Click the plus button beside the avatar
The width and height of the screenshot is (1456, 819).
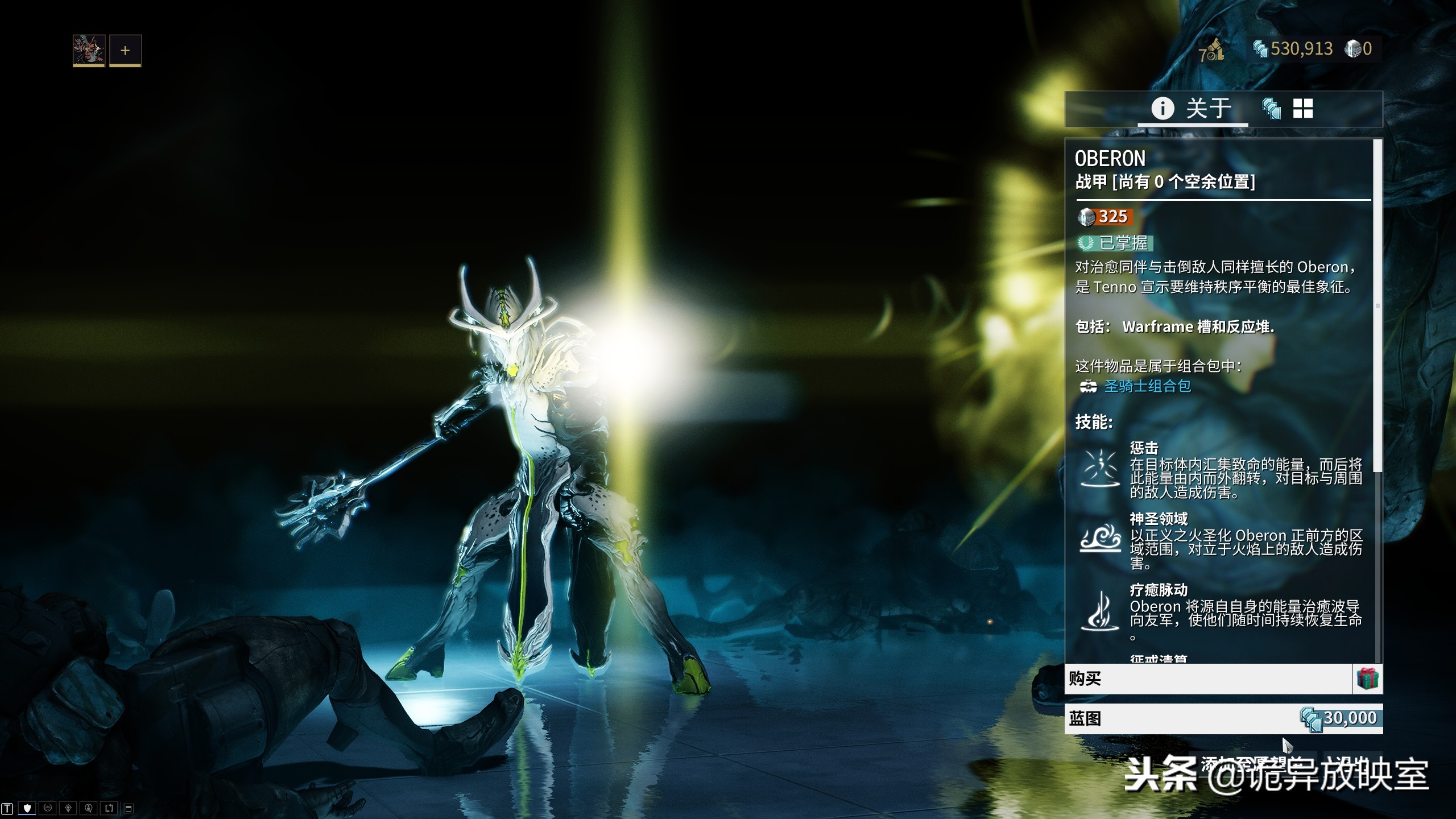coord(125,50)
